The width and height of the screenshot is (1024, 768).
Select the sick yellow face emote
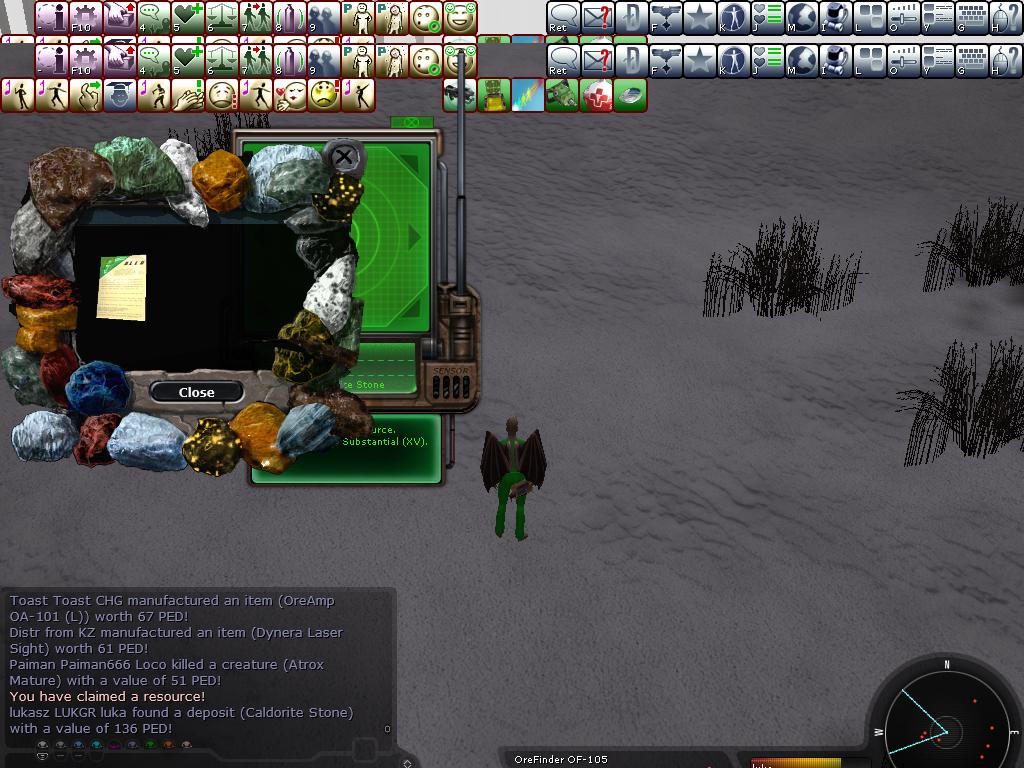(x=324, y=96)
